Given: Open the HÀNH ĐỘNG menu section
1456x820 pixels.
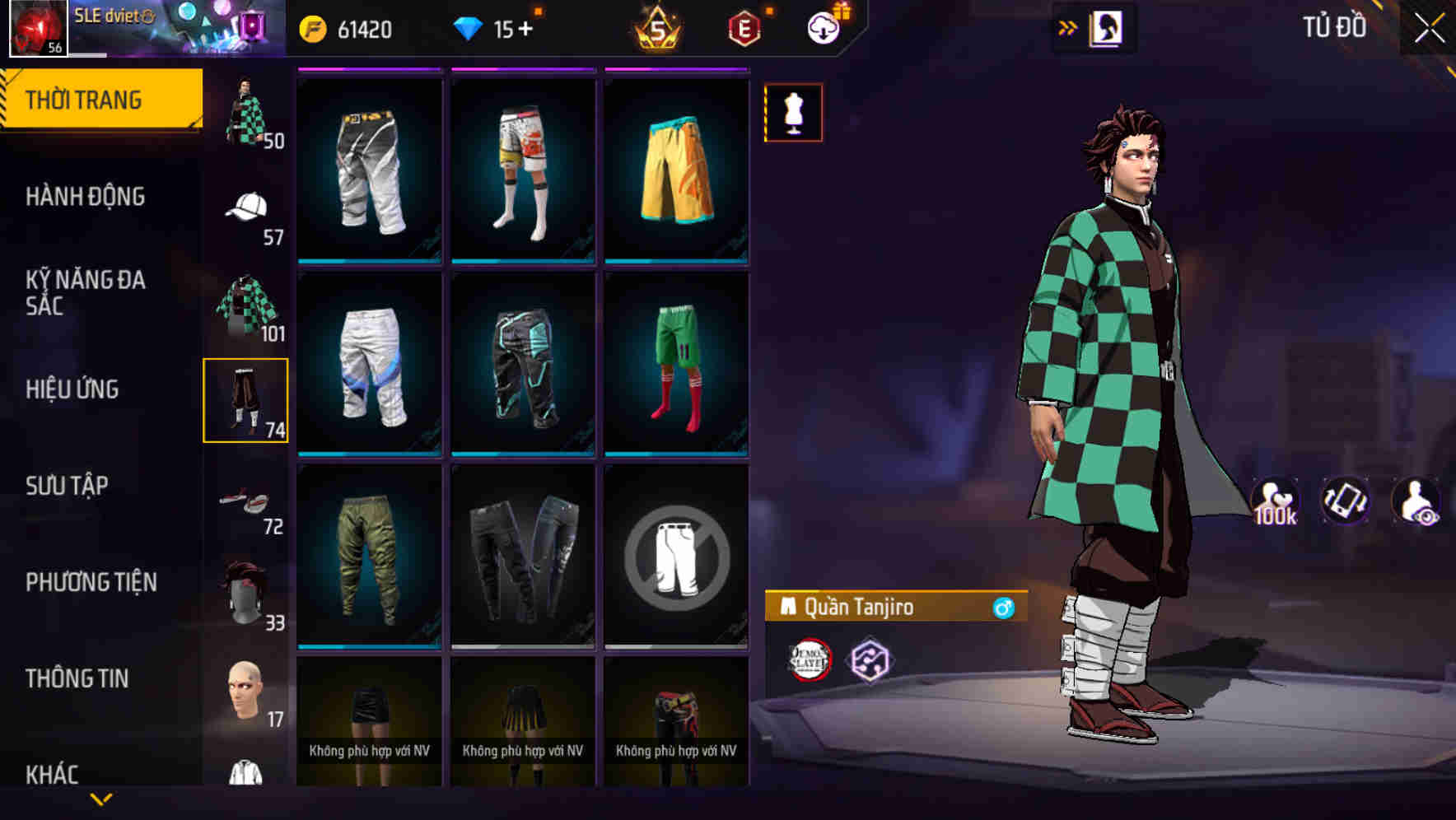Looking at the screenshot, I should [x=86, y=197].
